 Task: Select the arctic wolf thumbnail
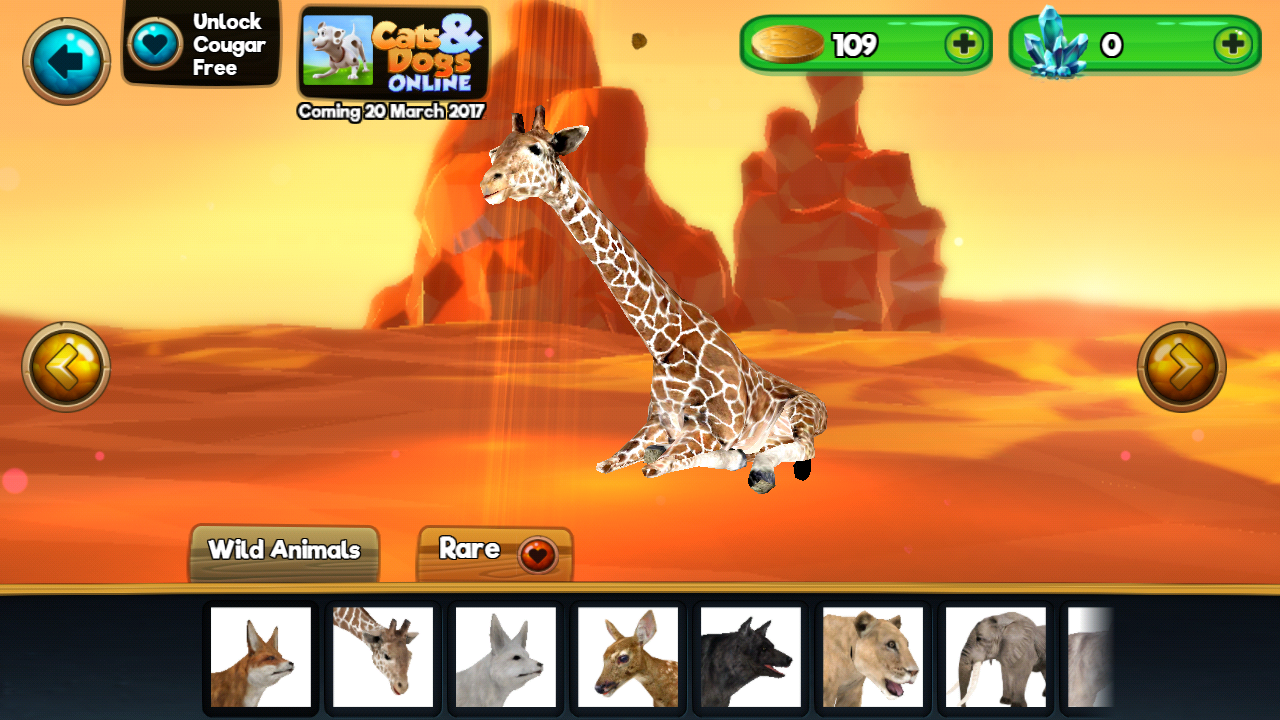505,657
